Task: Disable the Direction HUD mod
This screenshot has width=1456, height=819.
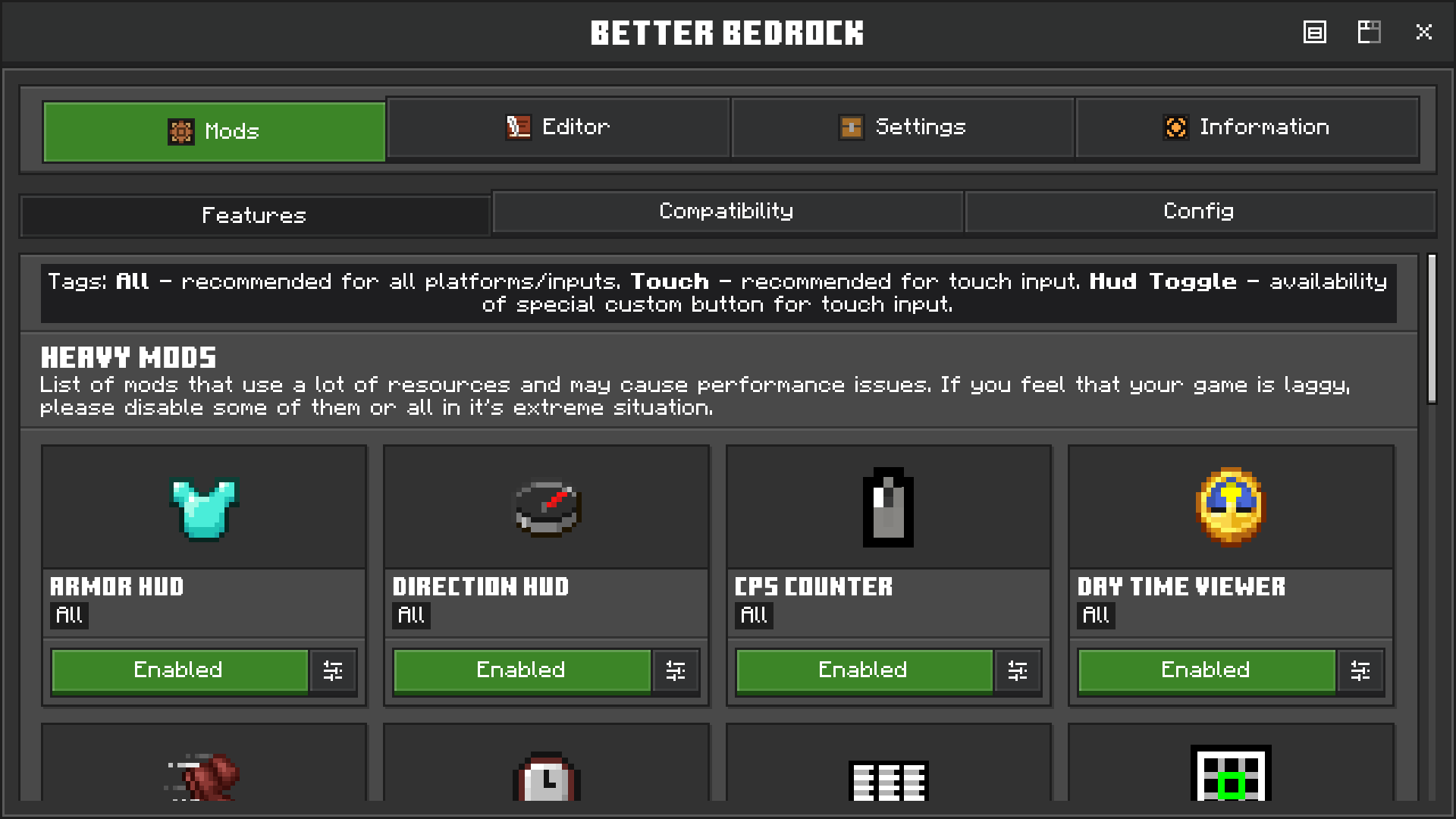Action: (x=521, y=670)
